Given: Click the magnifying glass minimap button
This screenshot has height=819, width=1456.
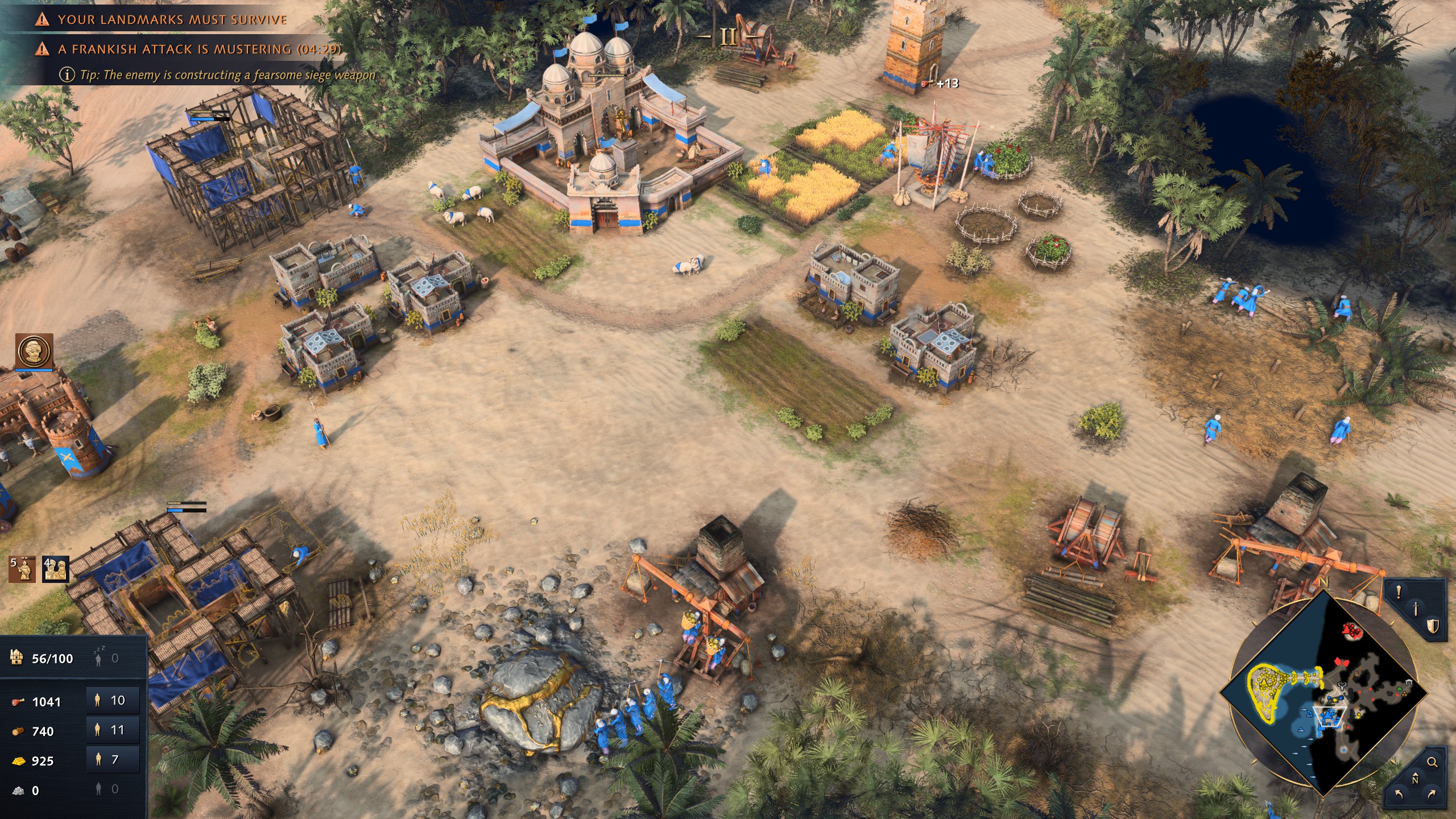Looking at the screenshot, I should click(1432, 762).
